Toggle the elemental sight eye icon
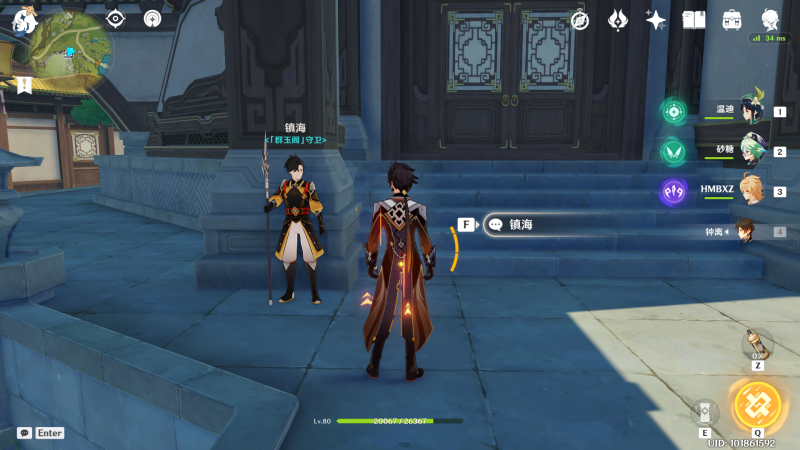Screen dimensions: 800x450 click(x=116, y=18)
